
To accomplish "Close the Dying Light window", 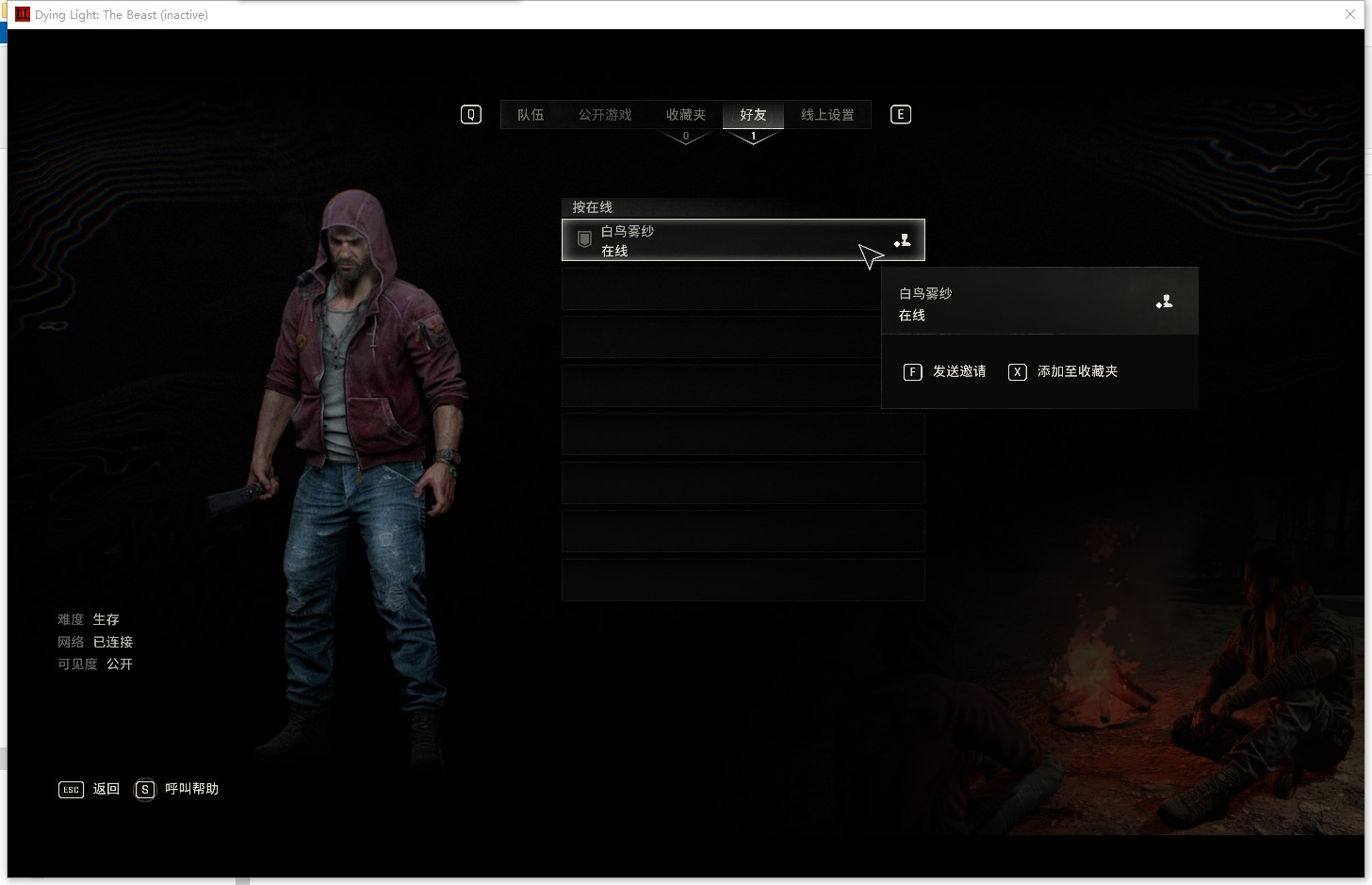I will coord(1350,14).
